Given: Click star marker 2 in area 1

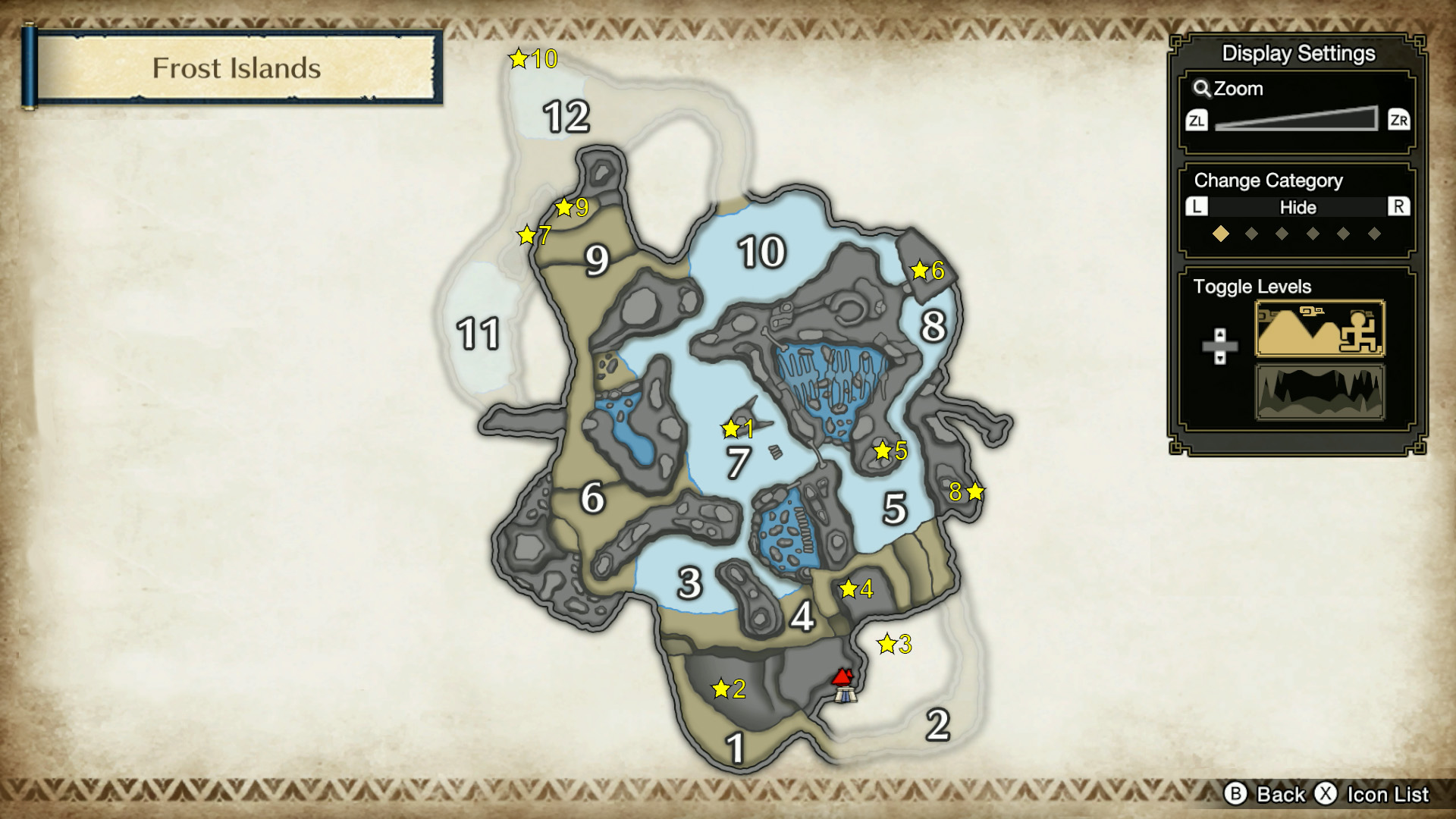Looking at the screenshot, I should tap(722, 689).
